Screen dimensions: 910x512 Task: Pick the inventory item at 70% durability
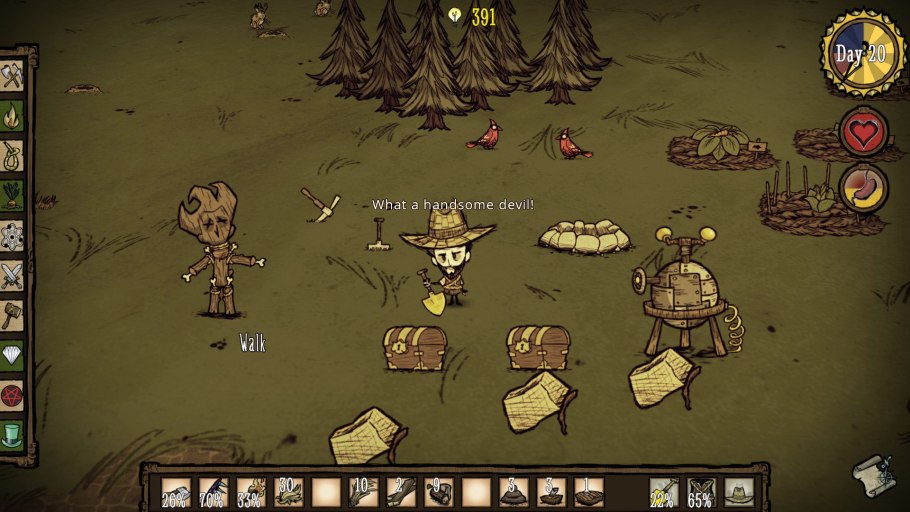click(213, 491)
